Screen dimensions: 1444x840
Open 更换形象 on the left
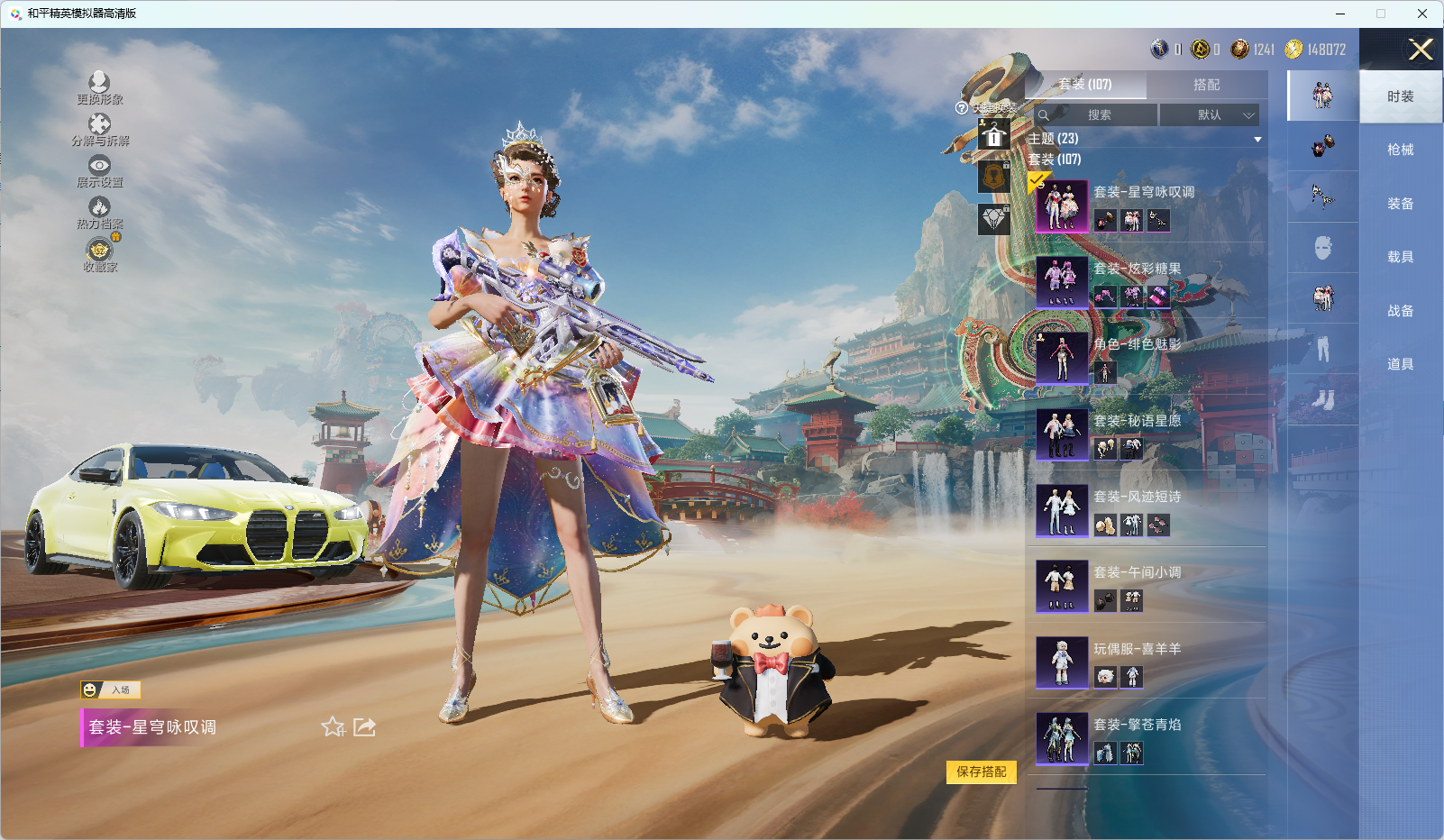(x=99, y=88)
